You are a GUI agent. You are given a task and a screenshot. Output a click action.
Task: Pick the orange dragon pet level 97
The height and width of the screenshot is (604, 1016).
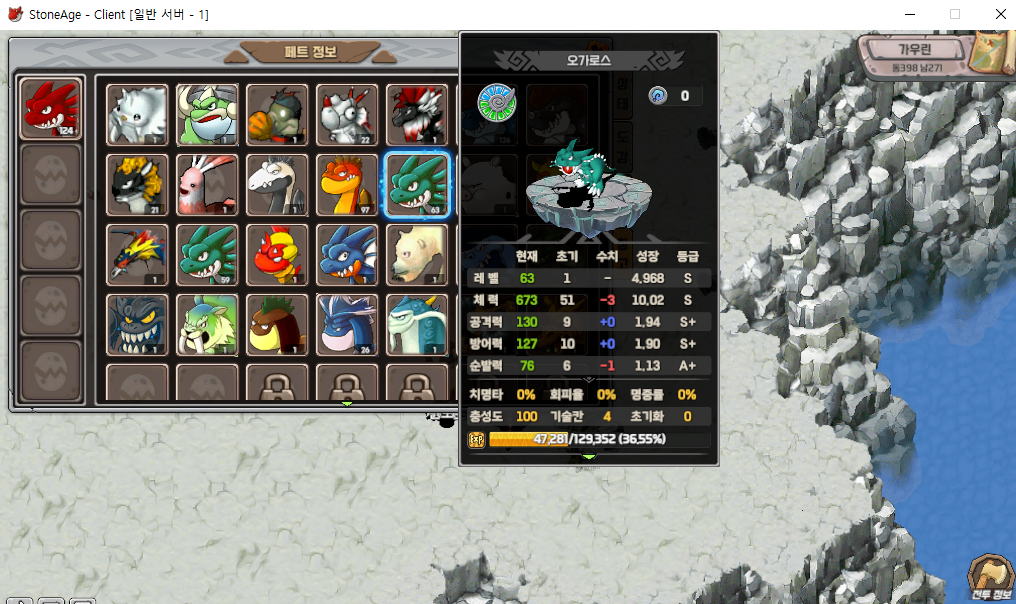pyautogui.click(x=347, y=185)
